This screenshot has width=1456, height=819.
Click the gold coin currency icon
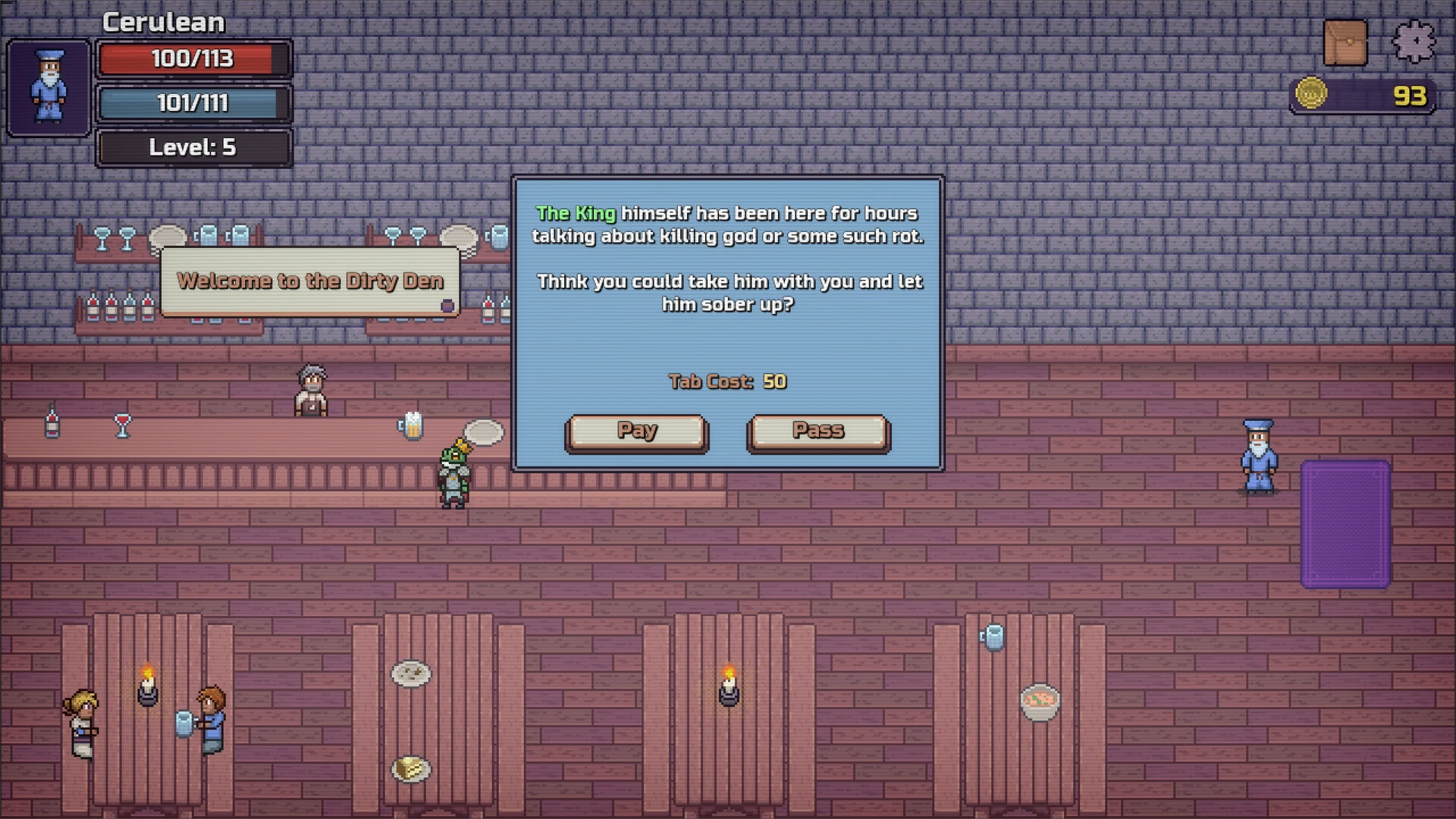1310,93
